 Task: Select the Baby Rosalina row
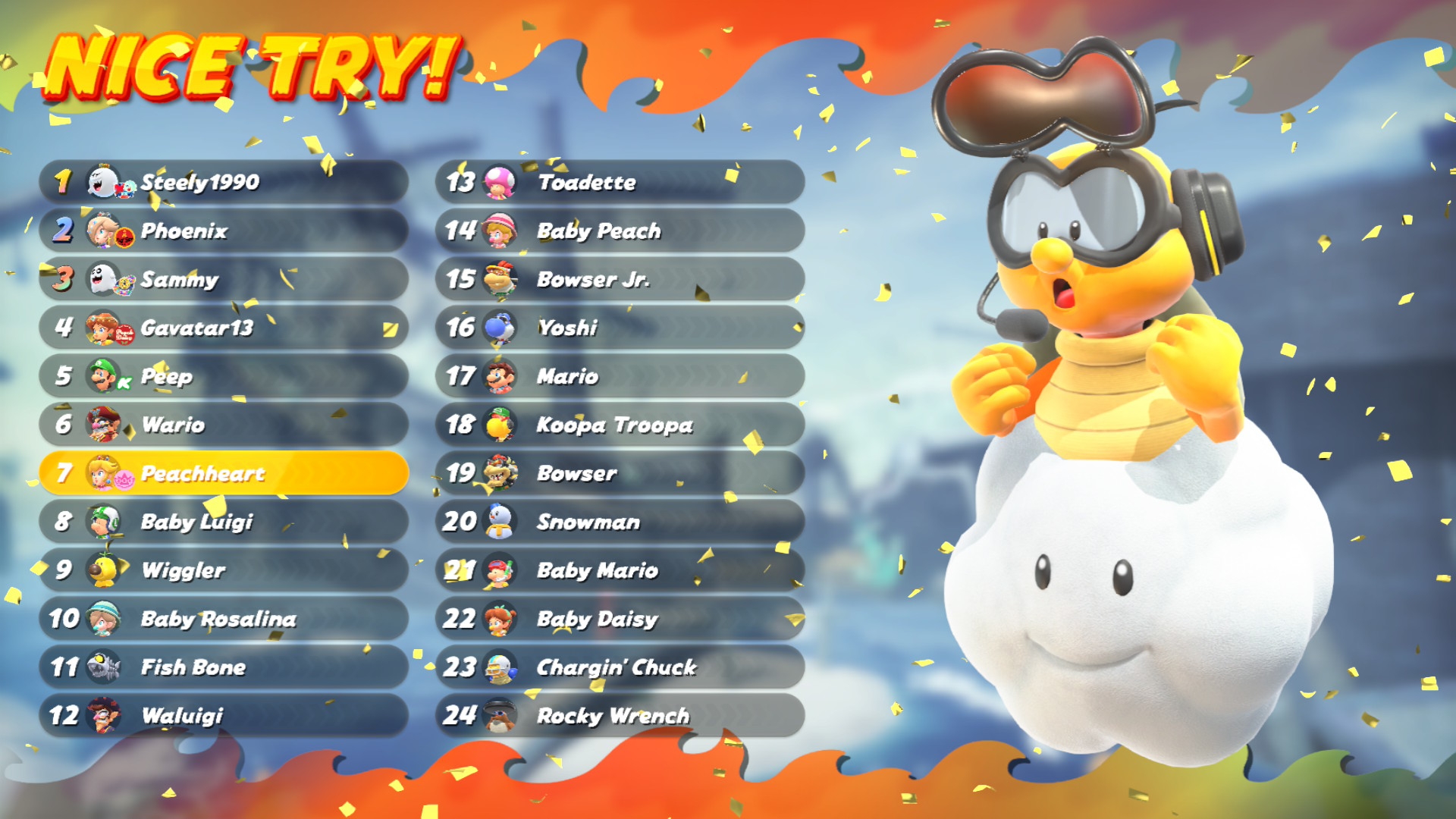[224, 619]
